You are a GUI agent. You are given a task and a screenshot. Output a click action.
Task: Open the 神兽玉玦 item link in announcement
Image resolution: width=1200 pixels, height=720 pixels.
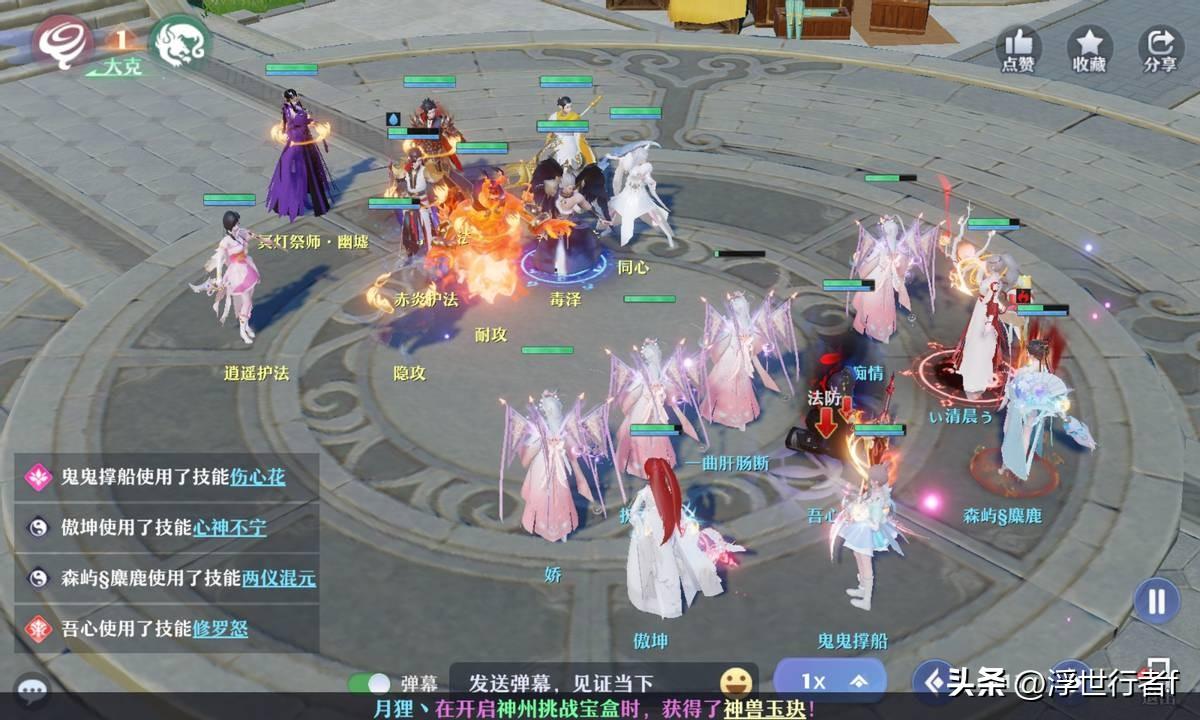coord(765,709)
